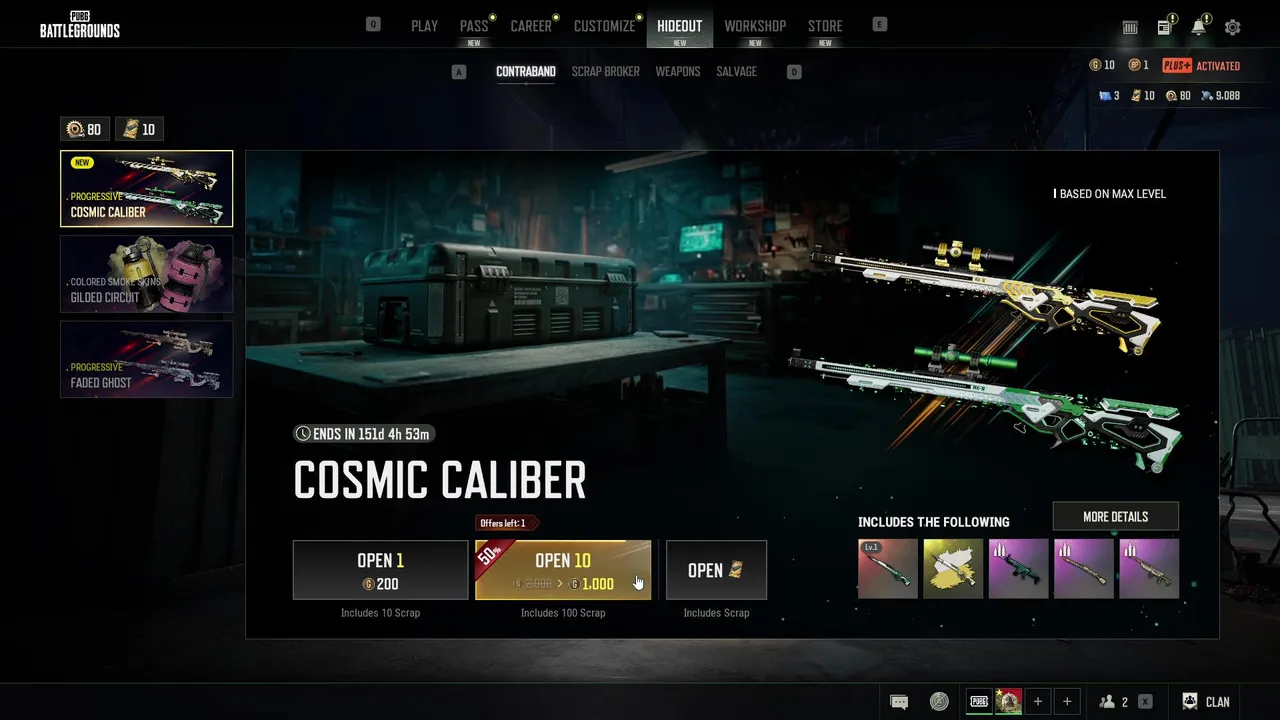Click the More Details button
Viewport: 1280px width, 720px height.
point(1115,517)
